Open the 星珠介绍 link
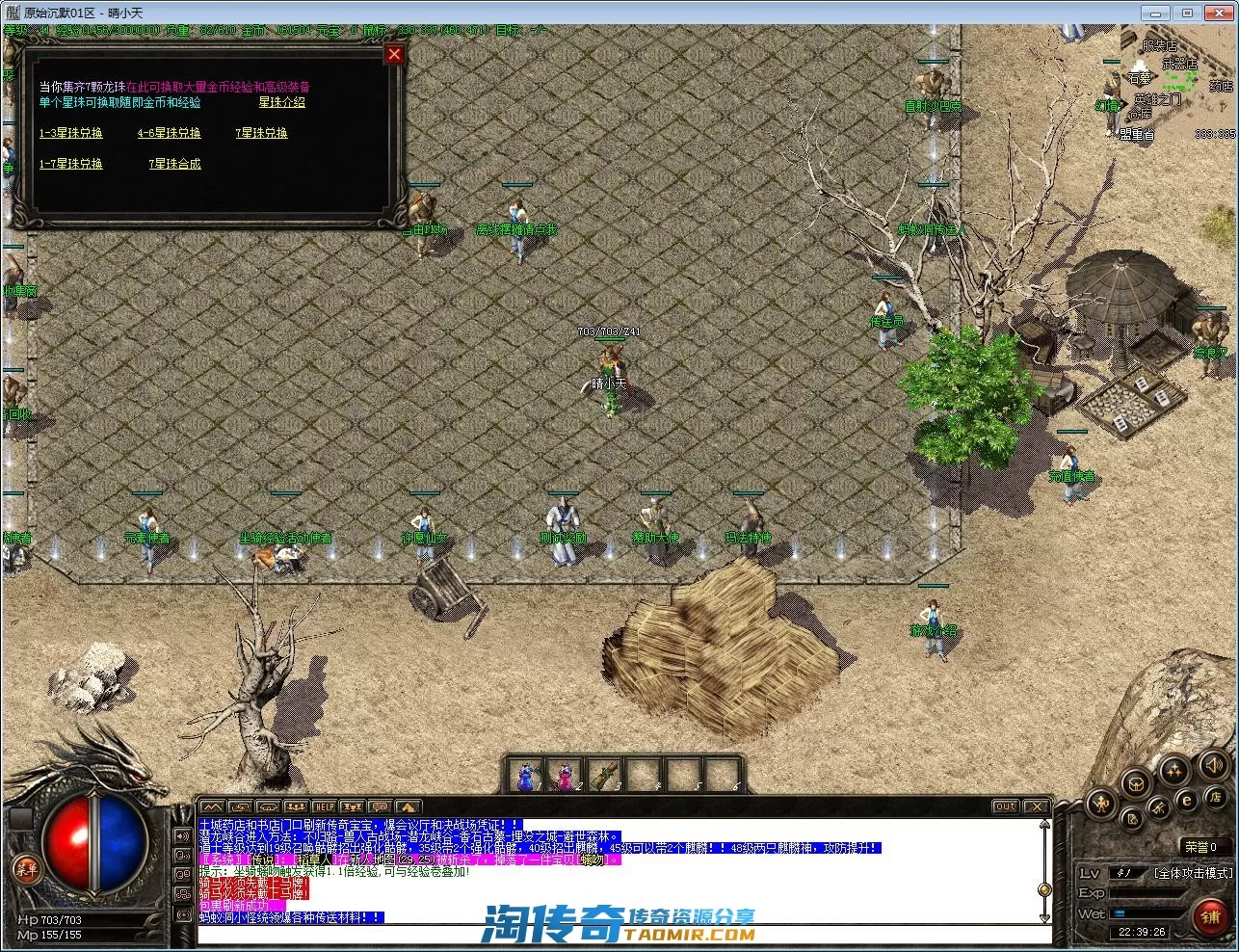The image size is (1239, 952). click(x=281, y=102)
